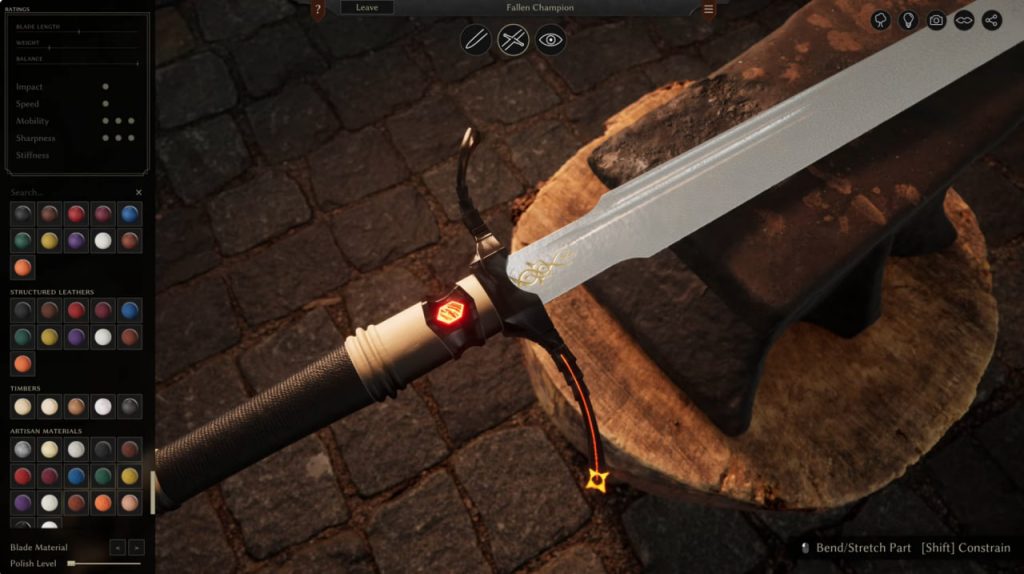Open the lightbulb lighting option

pos(908,20)
